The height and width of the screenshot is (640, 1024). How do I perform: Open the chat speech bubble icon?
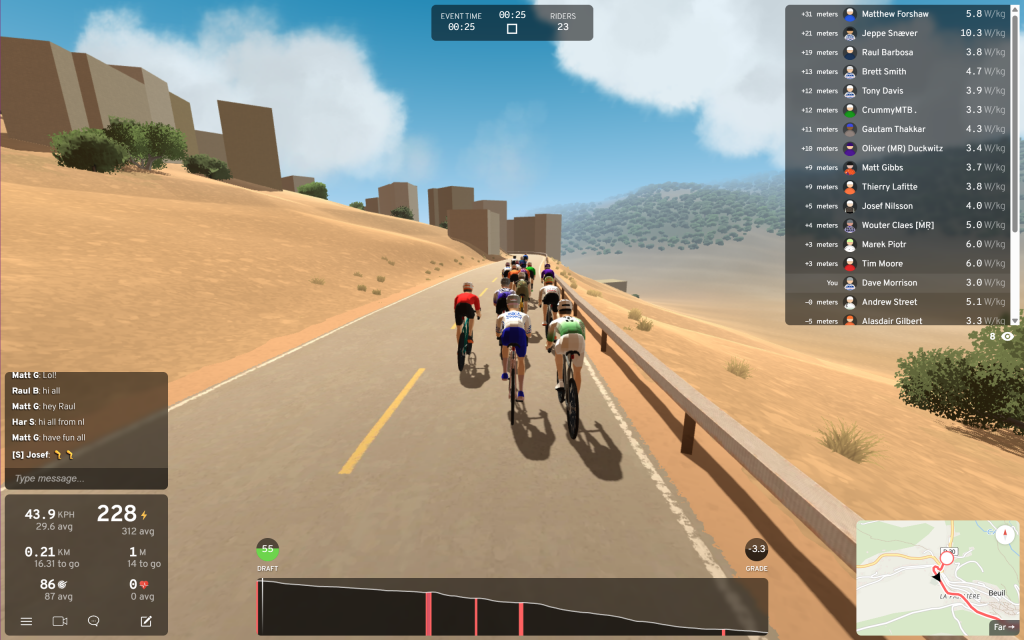[94, 621]
